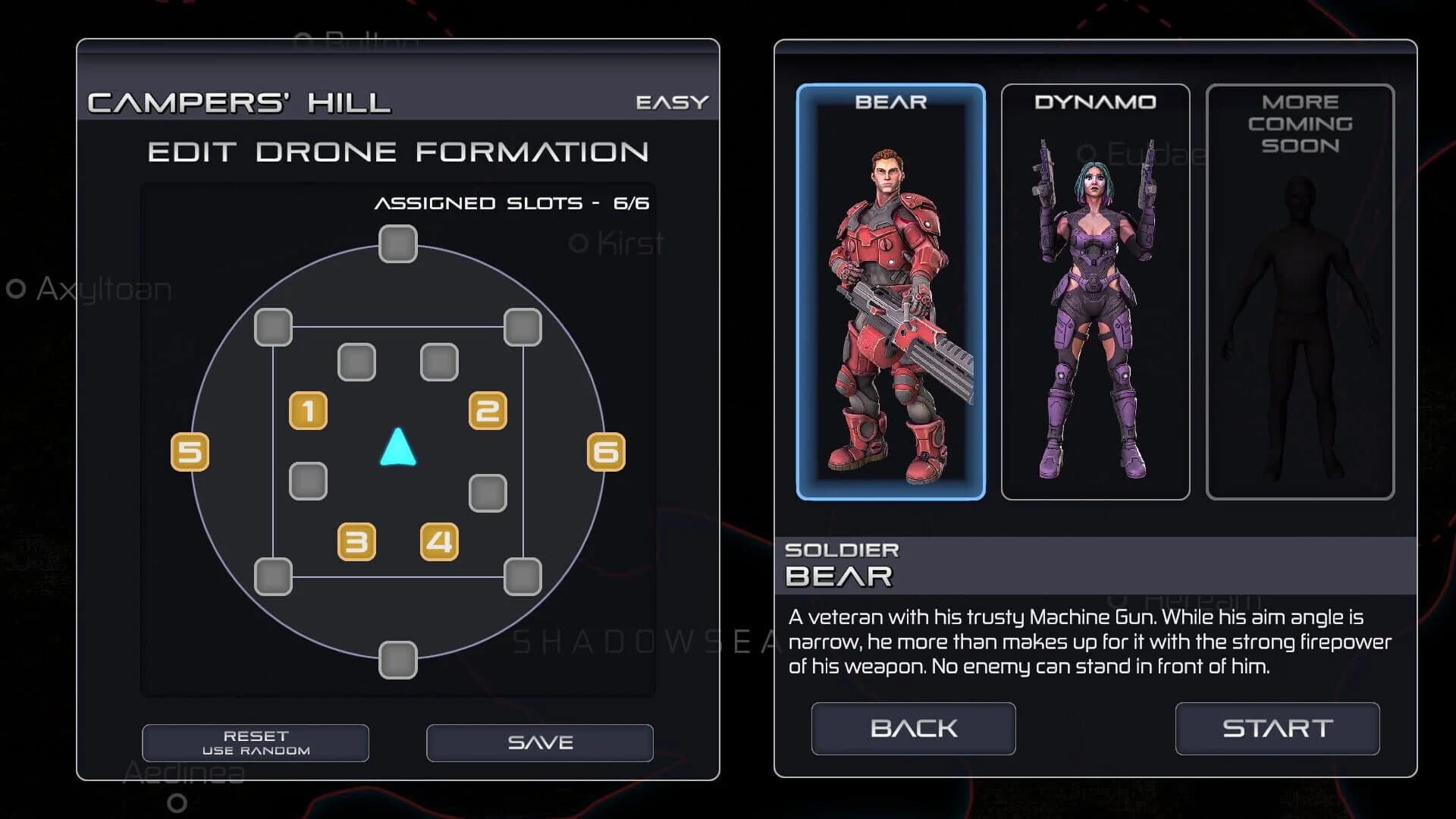Click Reset Use Random to randomize formation

coord(256,742)
